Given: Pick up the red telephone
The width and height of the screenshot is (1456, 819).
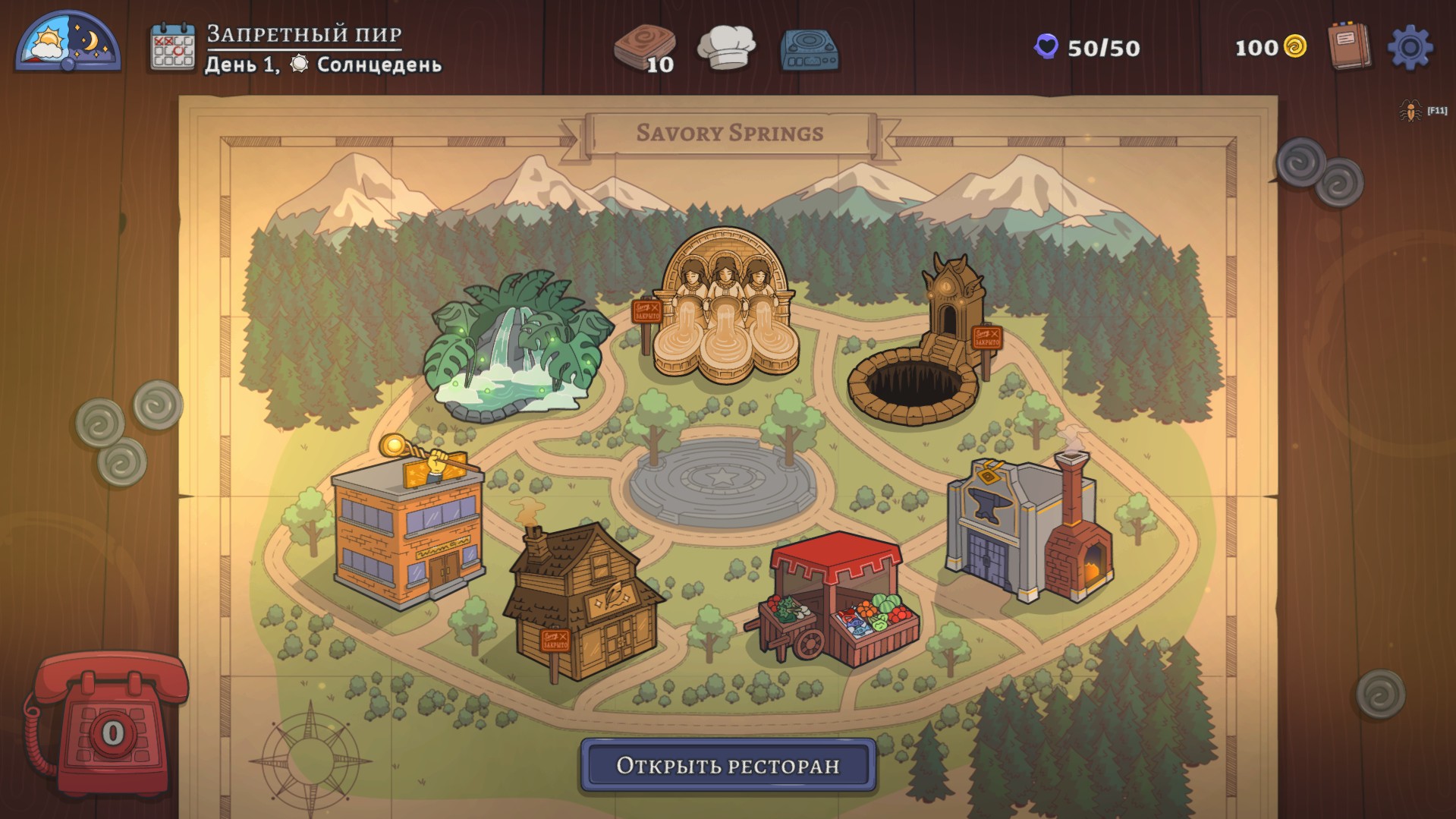Looking at the screenshot, I should (108, 721).
